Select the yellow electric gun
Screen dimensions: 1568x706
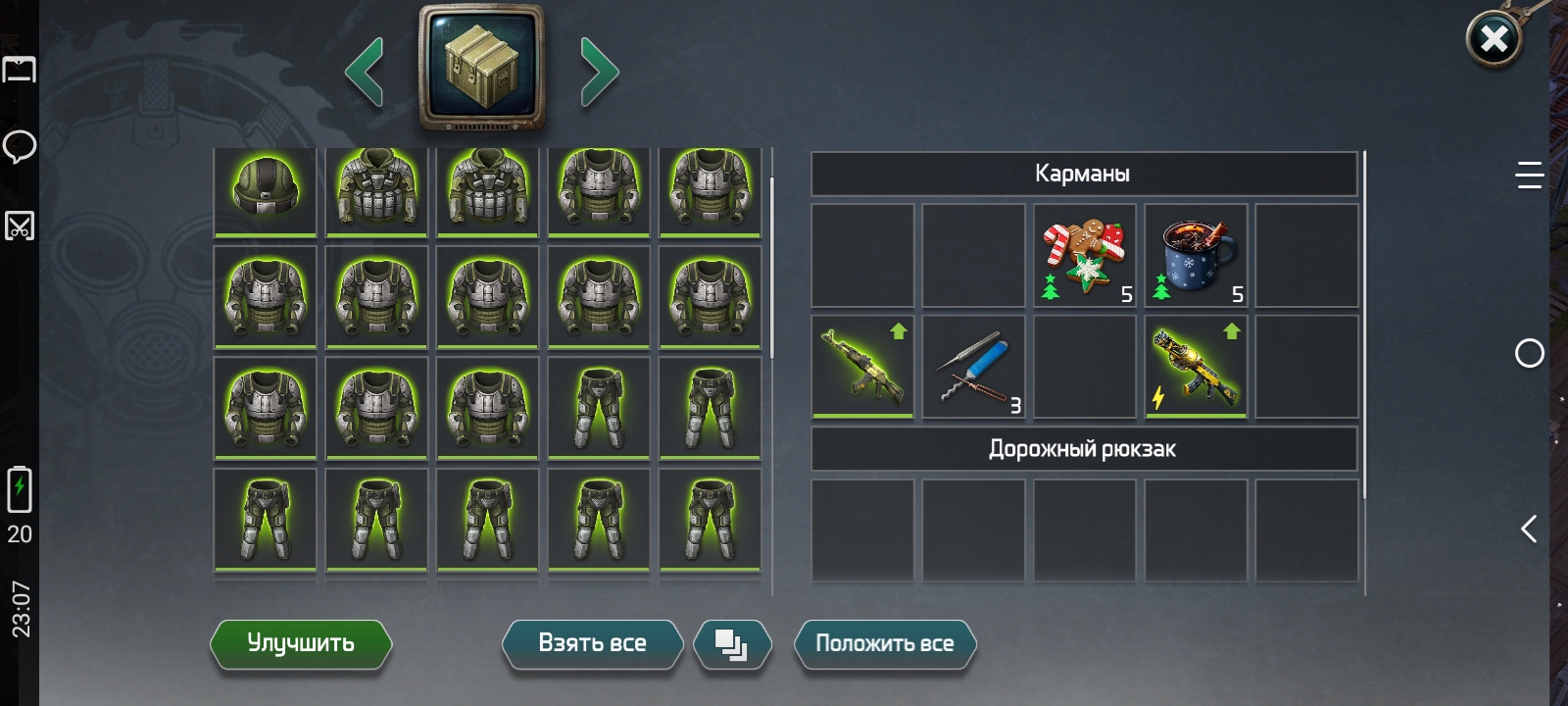[1196, 367]
